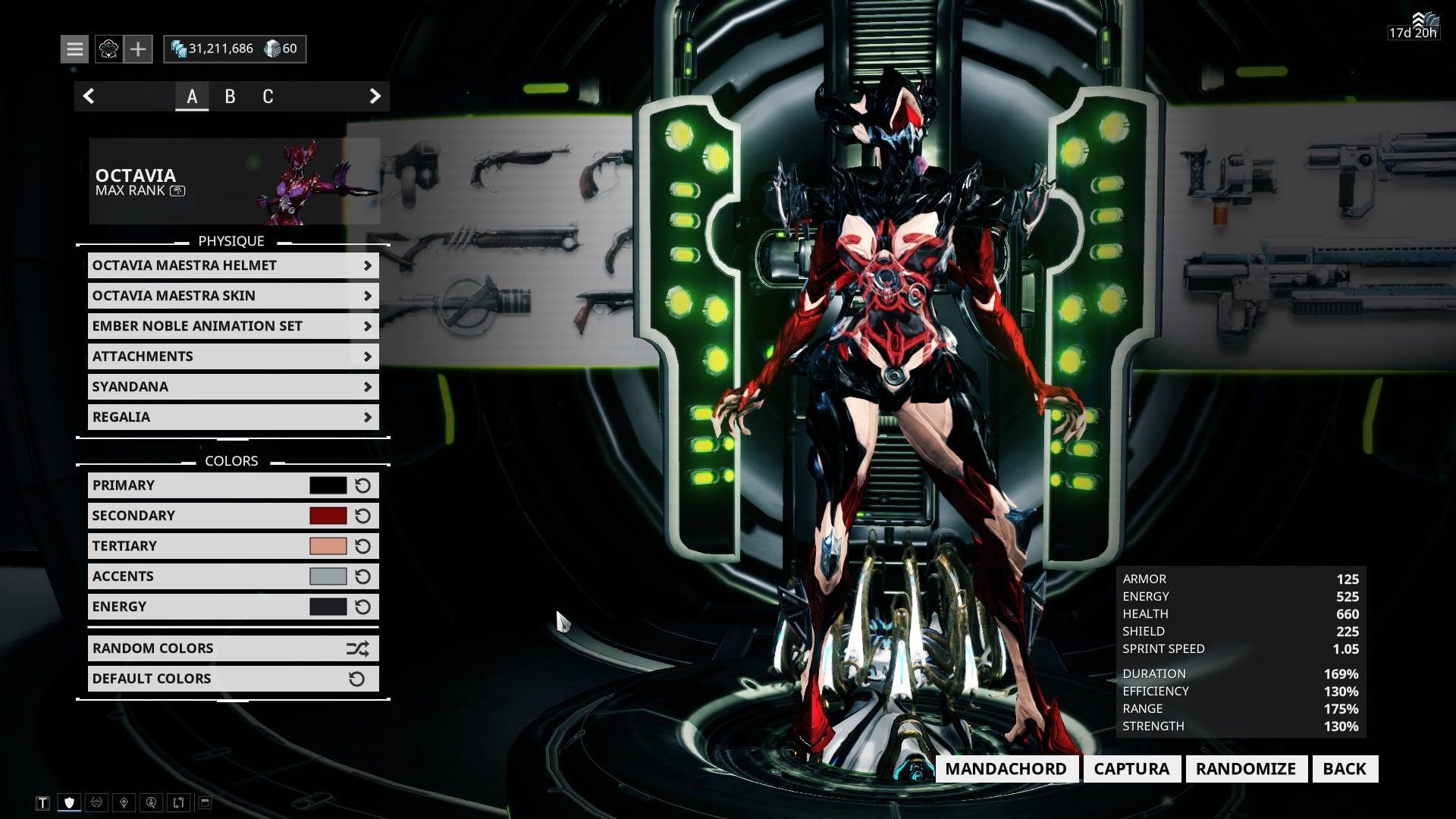This screenshot has height=819, width=1456.
Task: Go to next loadout with right arrow
Action: (x=375, y=96)
